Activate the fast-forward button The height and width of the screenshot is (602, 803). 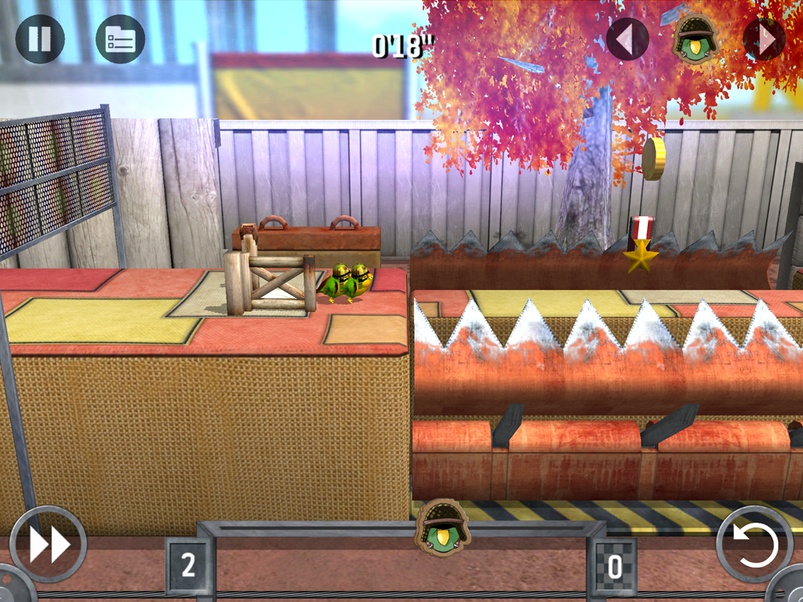click(48, 544)
